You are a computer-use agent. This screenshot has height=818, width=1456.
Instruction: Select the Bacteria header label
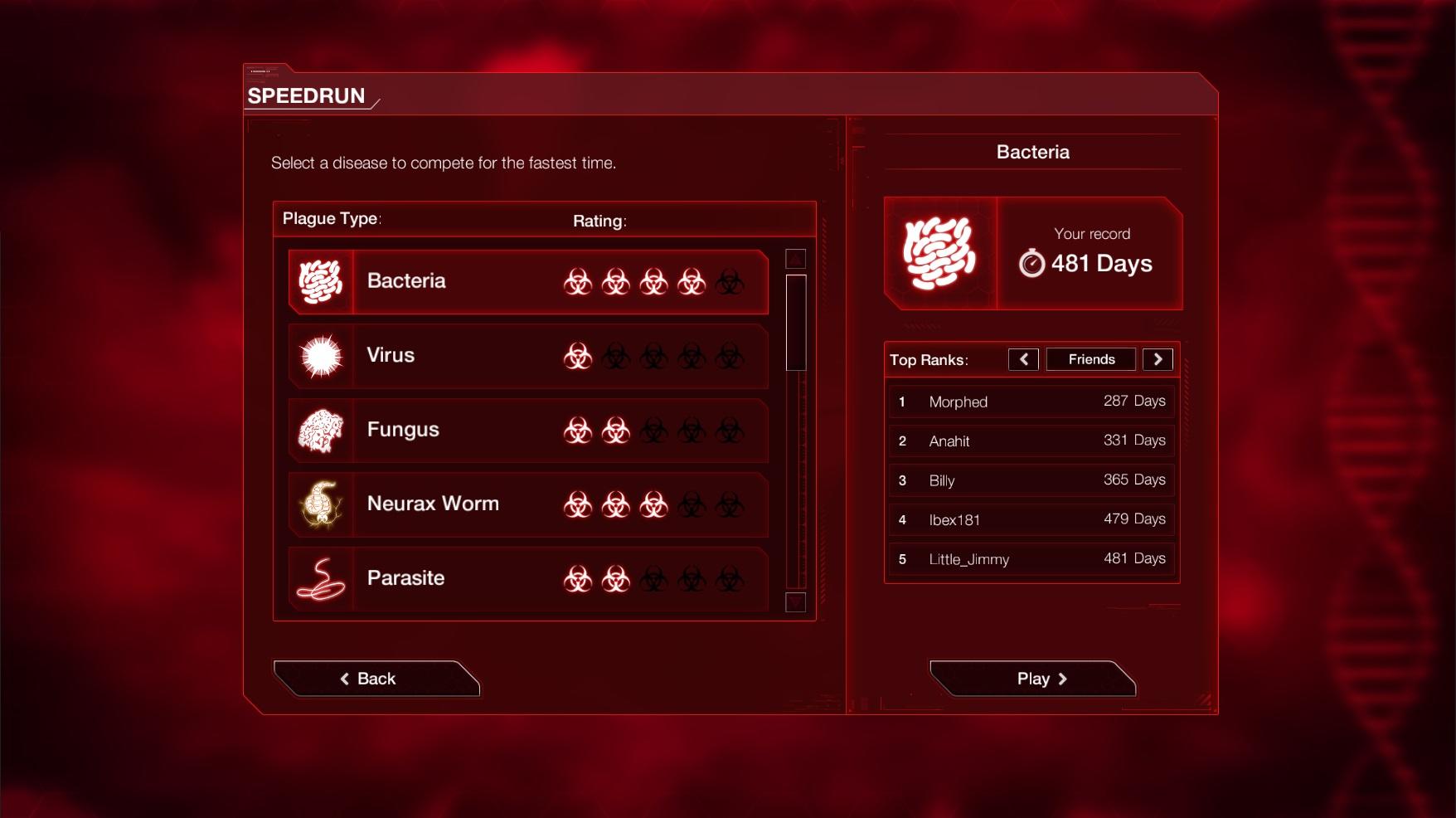1032,152
